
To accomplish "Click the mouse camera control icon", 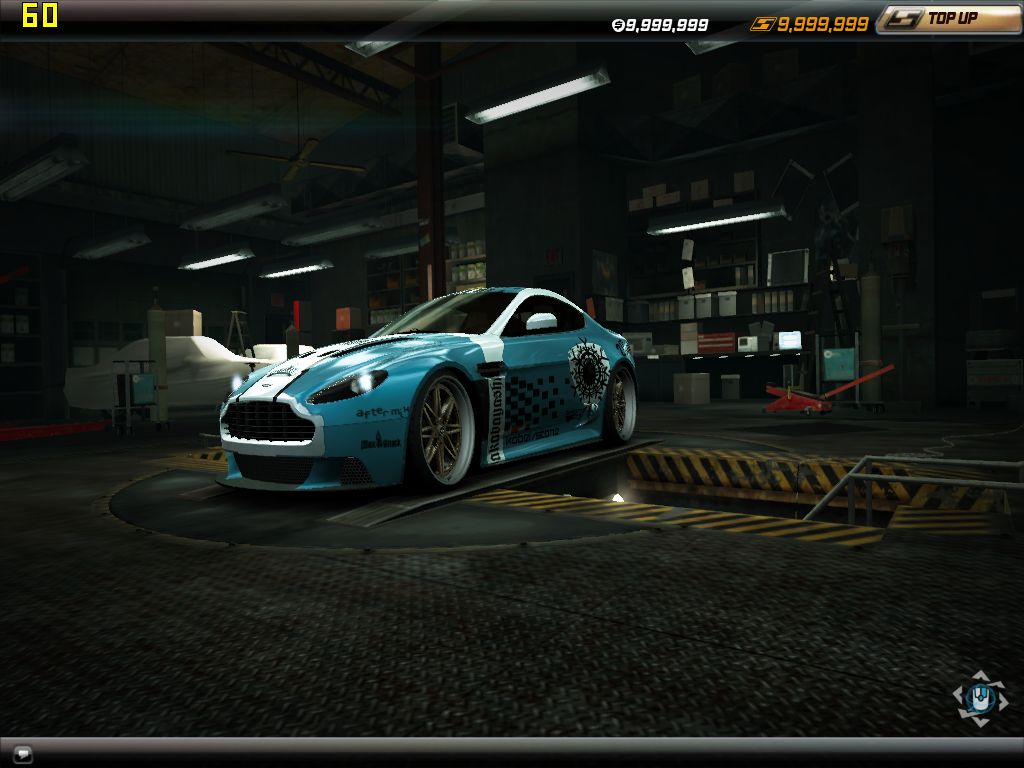I will 980,697.
